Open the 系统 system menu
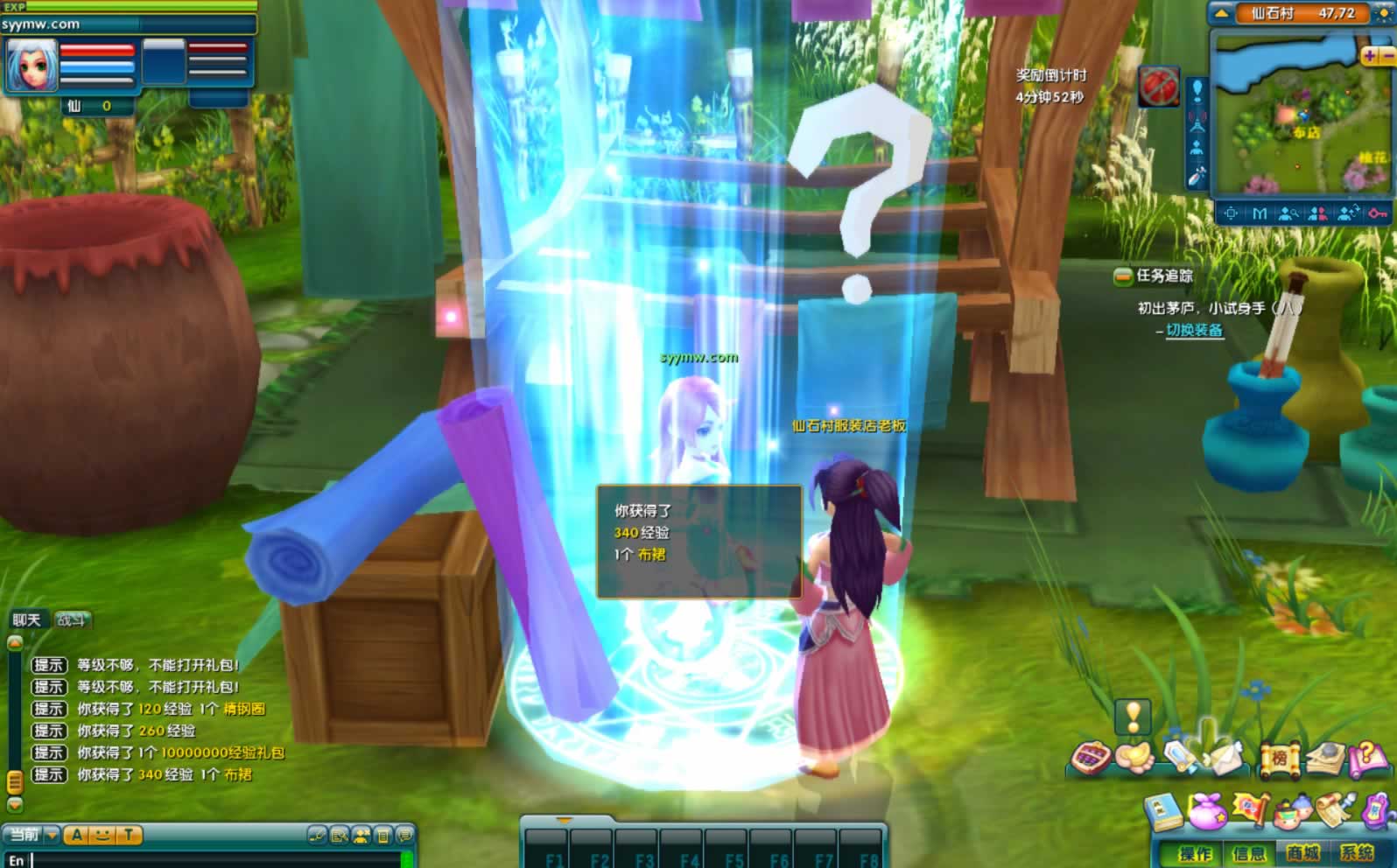1397x868 pixels. [1357, 853]
